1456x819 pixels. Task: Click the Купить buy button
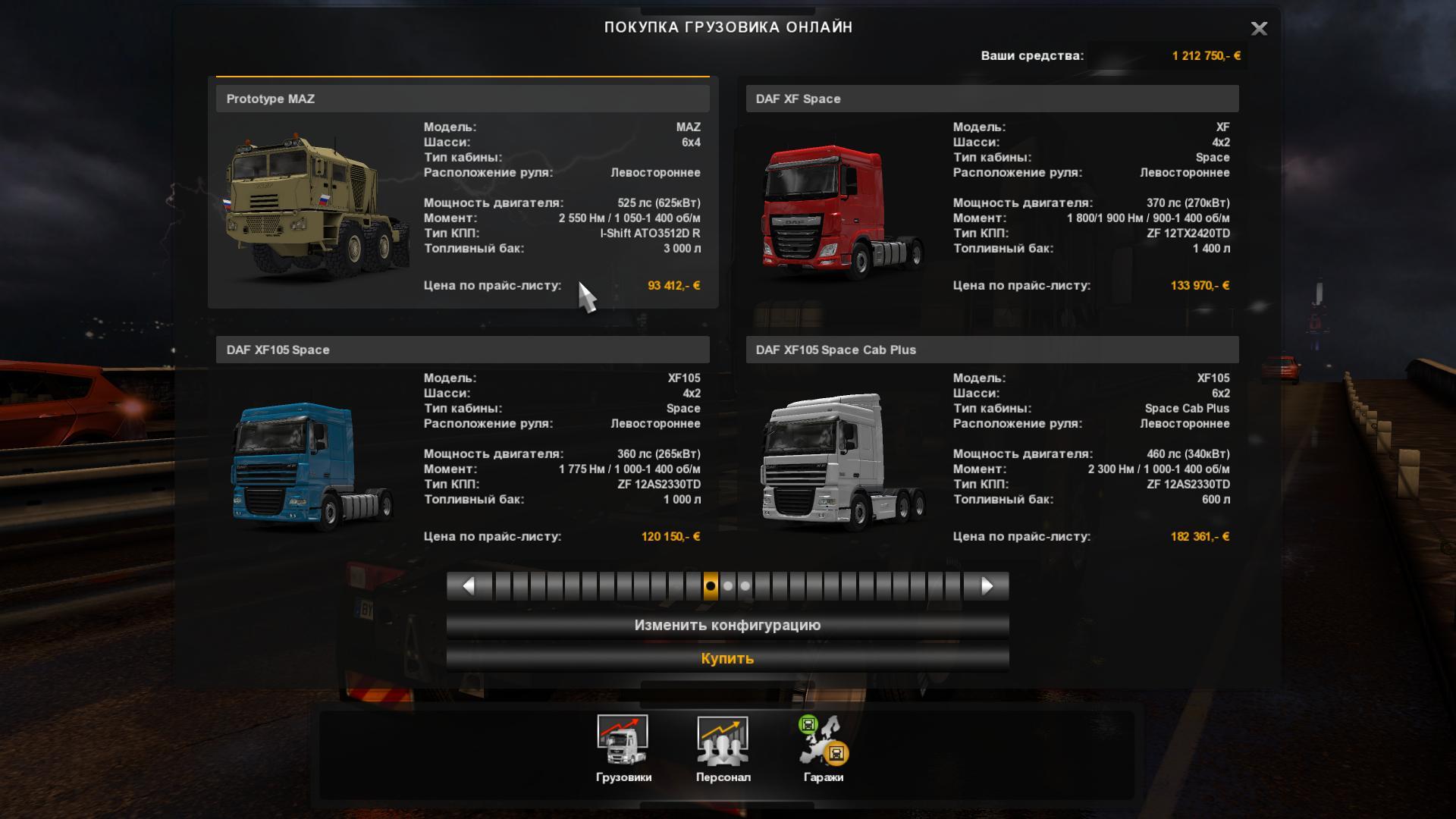pyautogui.click(x=727, y=658)
